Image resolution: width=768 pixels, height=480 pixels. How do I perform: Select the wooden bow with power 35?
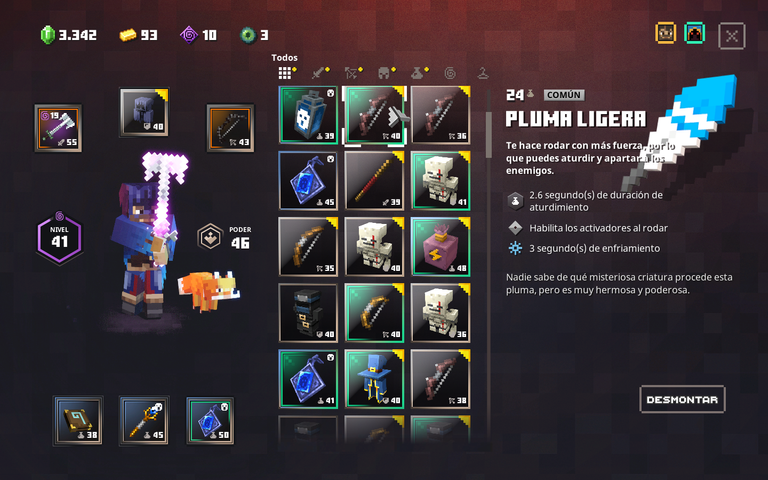[308, 246]
